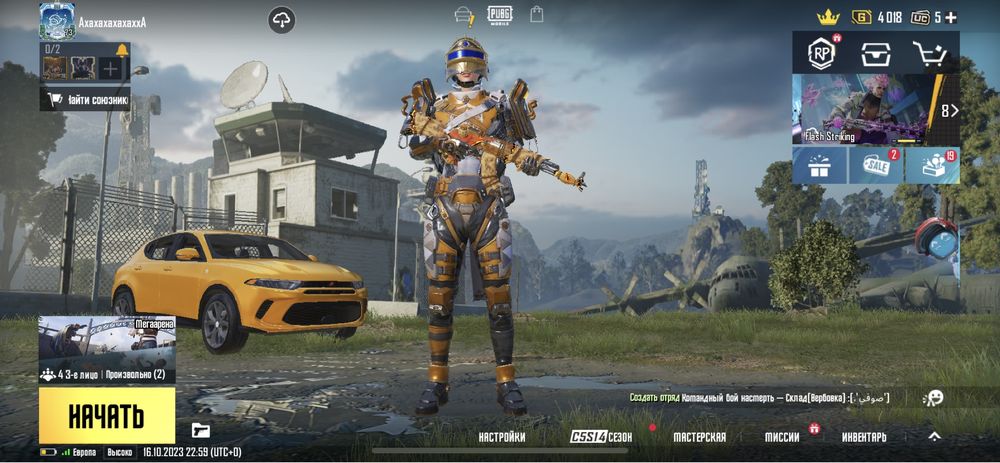
Task: Open ИНВЕНТАРЬ from the bottom bar
Action: pos(864,437)
